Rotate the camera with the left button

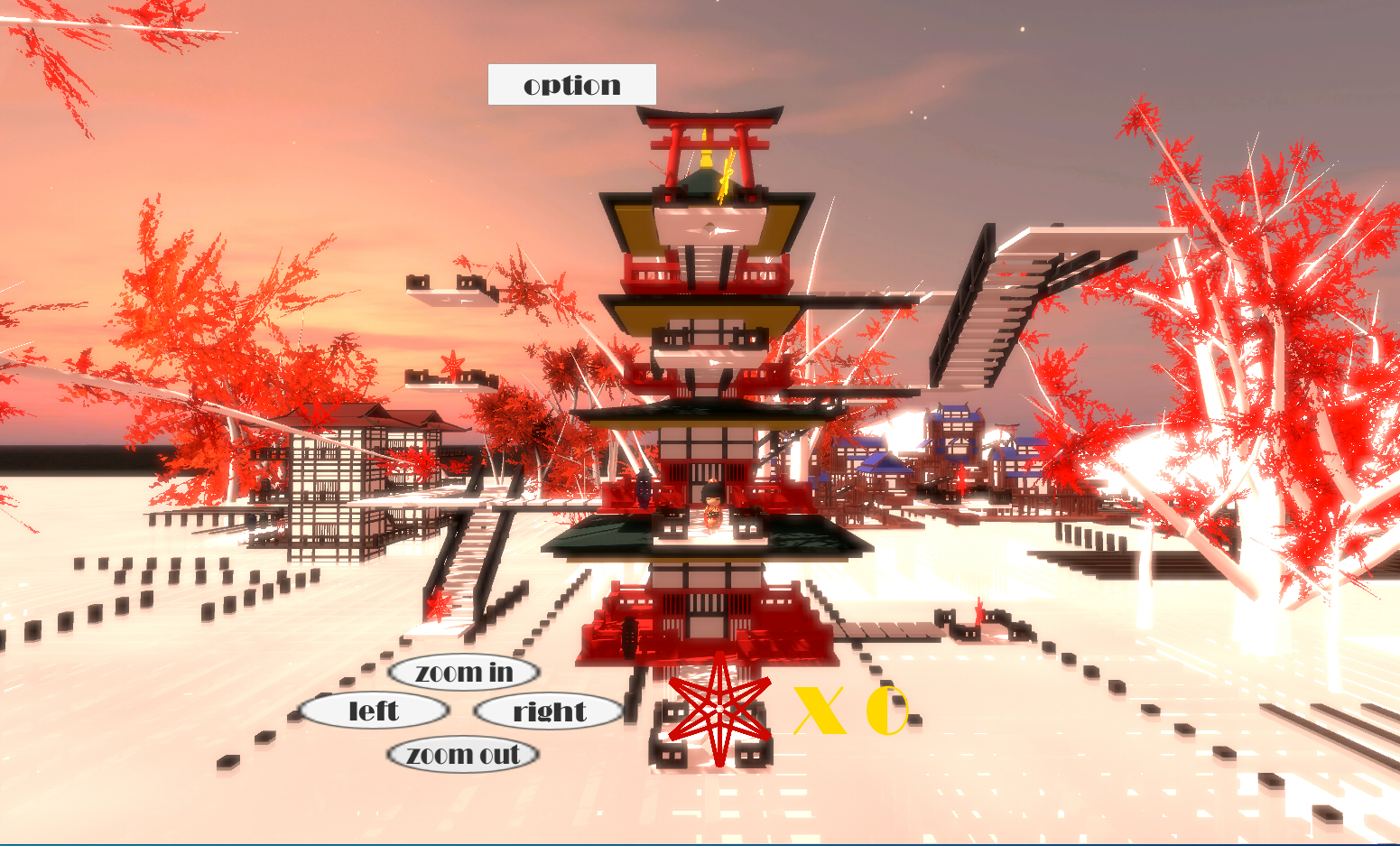tap(376, 711)
